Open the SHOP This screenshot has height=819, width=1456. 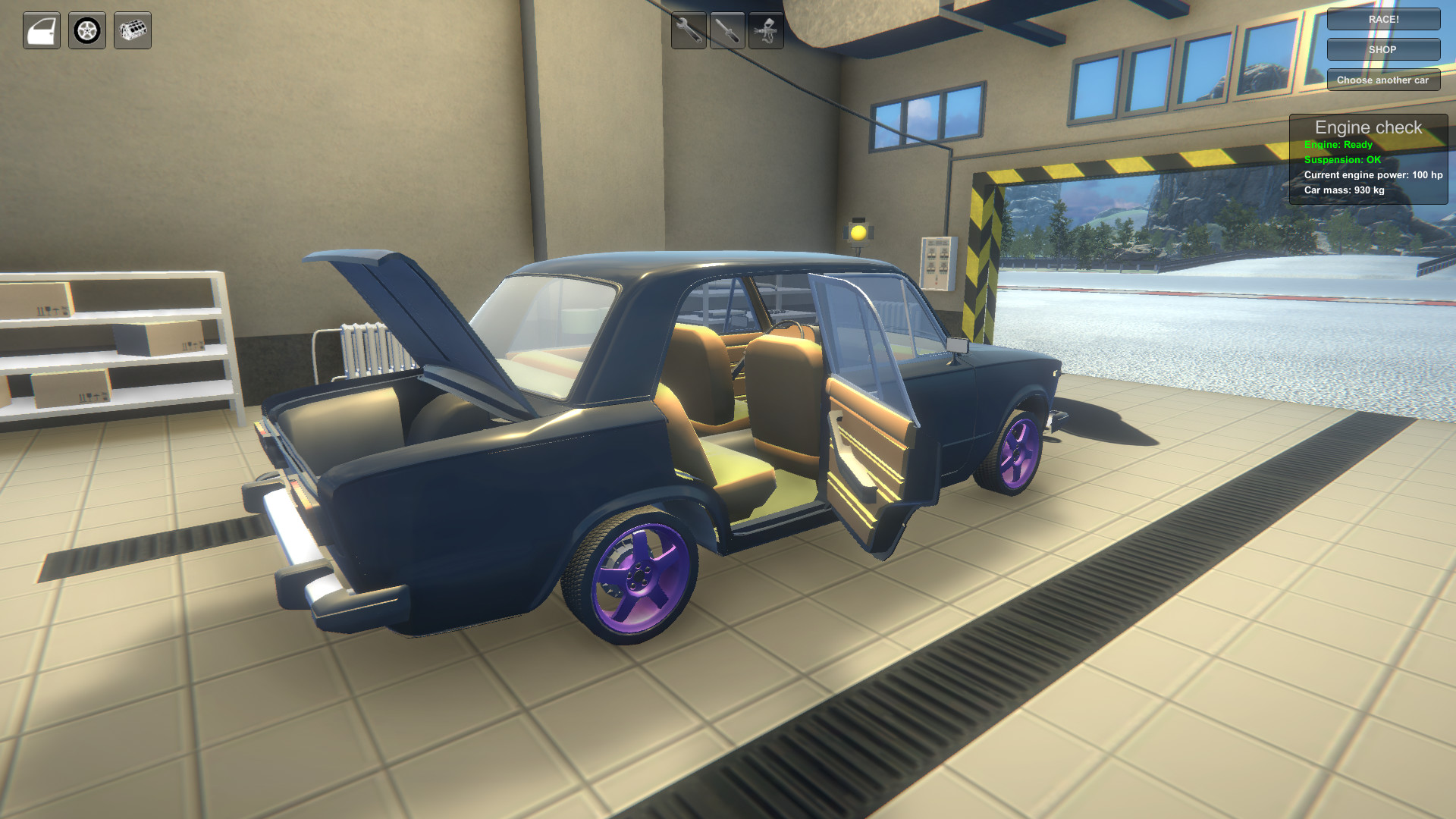click(1383, 49)
